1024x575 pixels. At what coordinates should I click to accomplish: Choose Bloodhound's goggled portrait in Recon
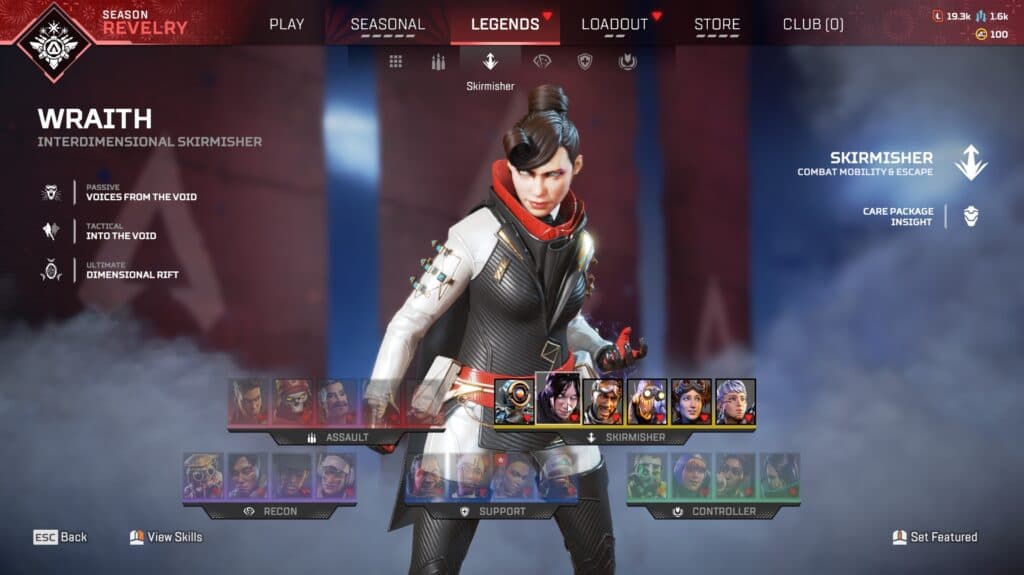click(203, 476)
